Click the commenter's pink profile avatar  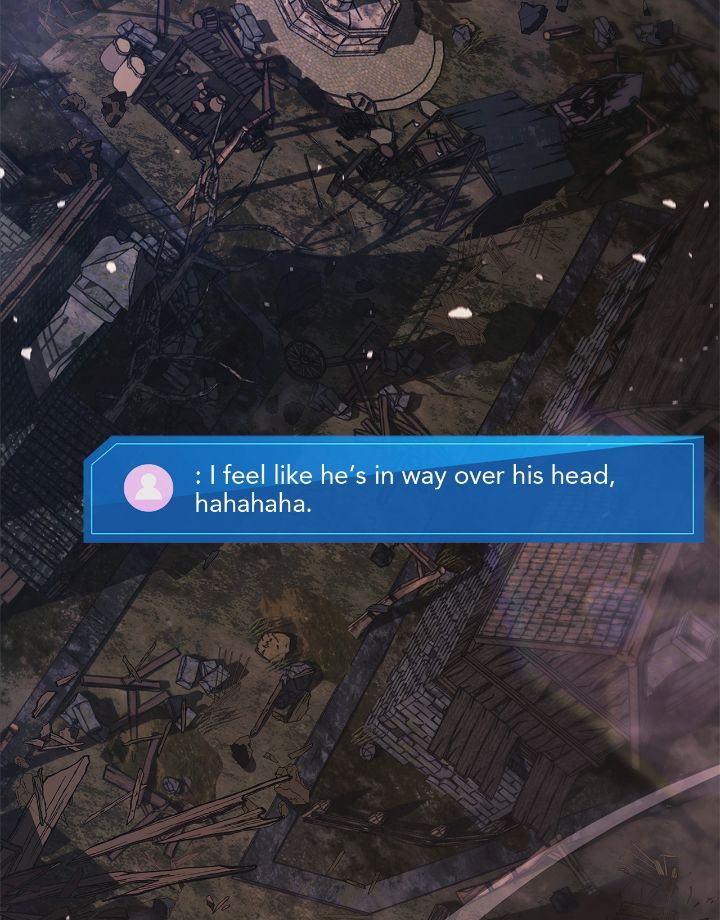coord(149,487)
